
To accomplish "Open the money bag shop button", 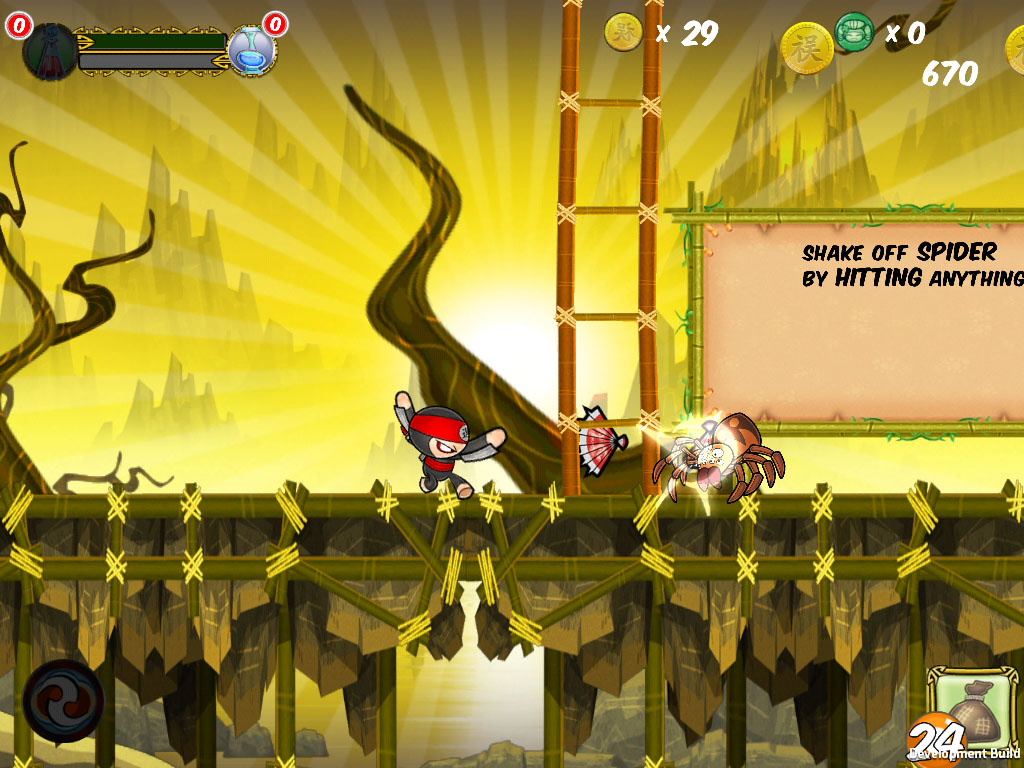I will (x=971, y=710).
